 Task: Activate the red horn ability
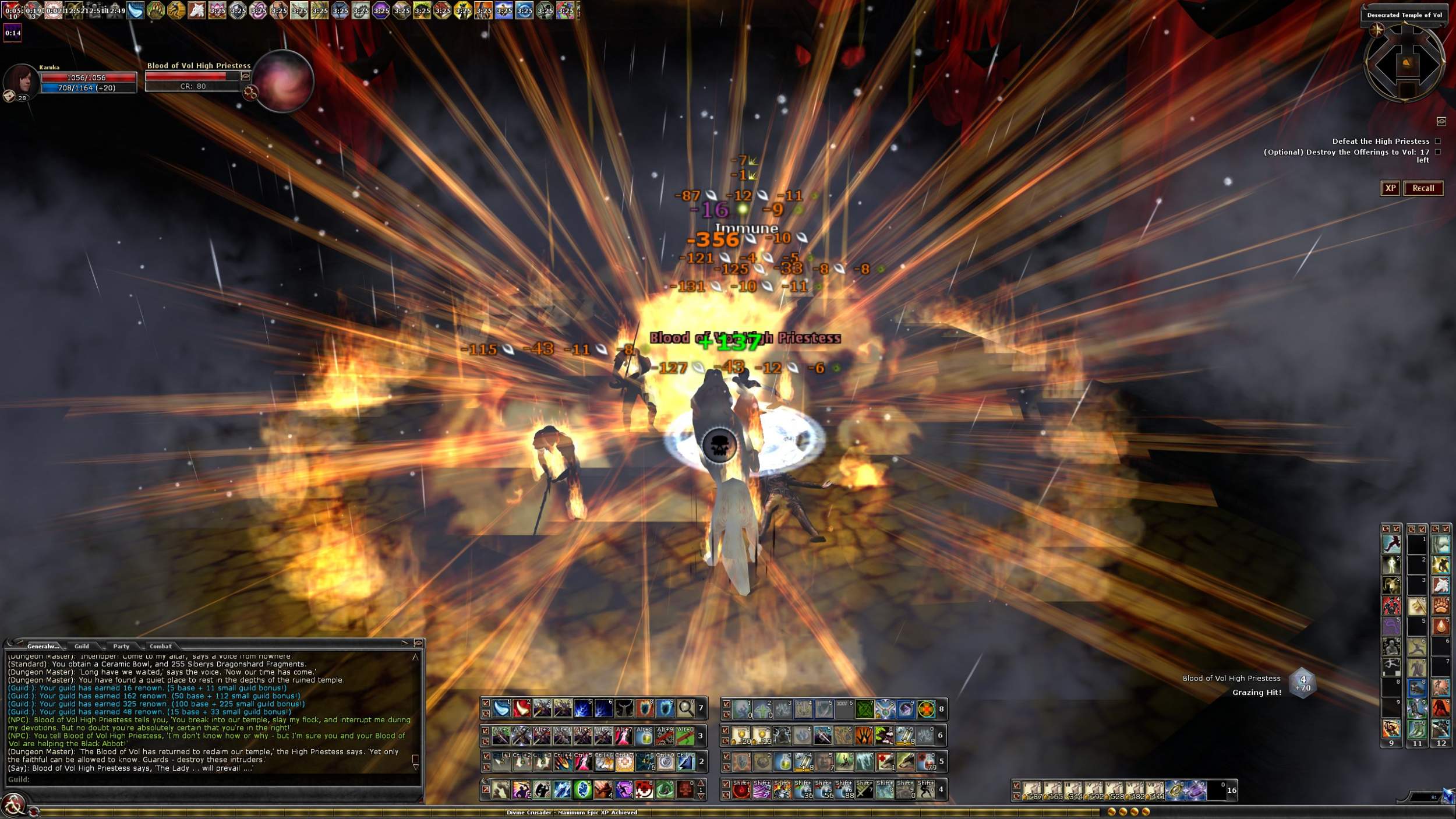(x=521, y=708)
